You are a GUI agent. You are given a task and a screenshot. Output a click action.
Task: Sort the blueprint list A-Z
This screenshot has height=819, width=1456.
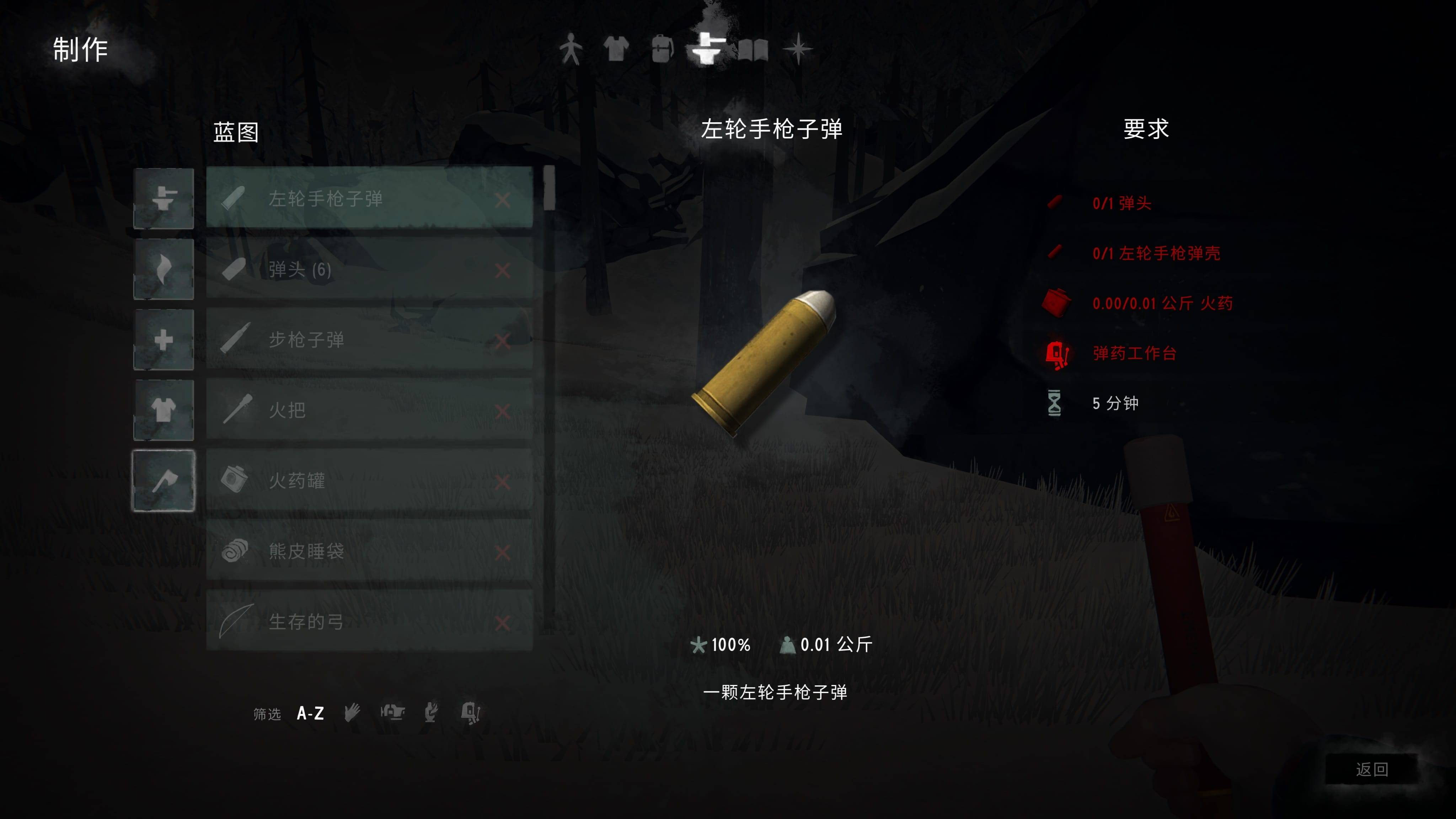pyautogui.click(x=310, y=713)
